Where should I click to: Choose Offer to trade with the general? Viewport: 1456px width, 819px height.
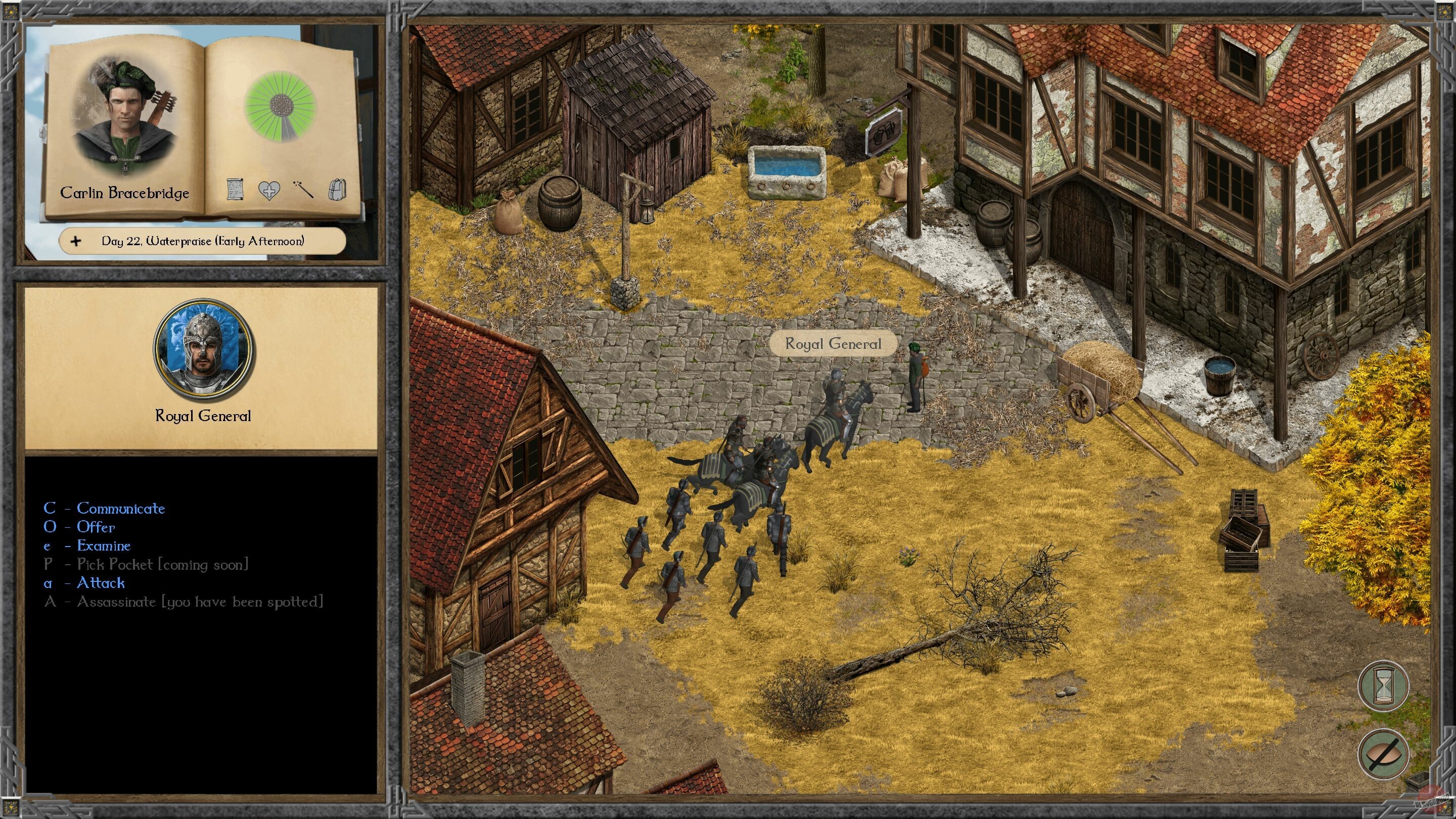point(95,527)
